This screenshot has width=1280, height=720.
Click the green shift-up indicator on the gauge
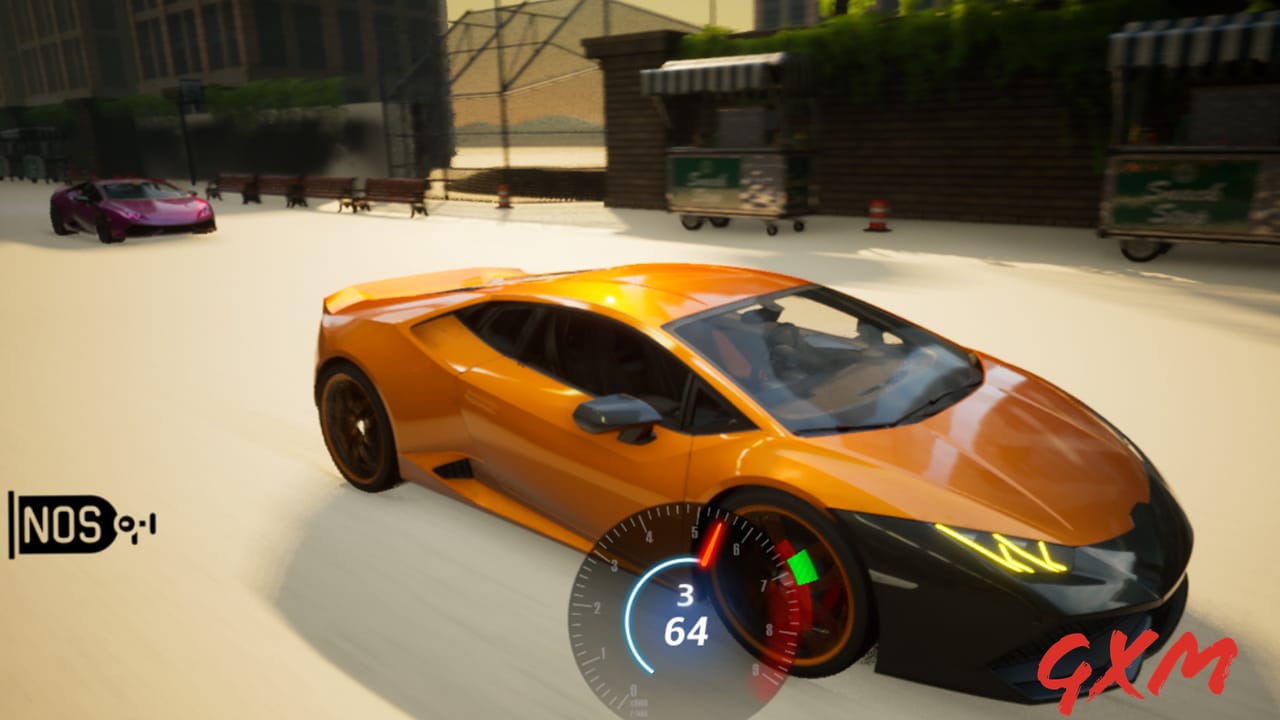click(x=801, y=567)
